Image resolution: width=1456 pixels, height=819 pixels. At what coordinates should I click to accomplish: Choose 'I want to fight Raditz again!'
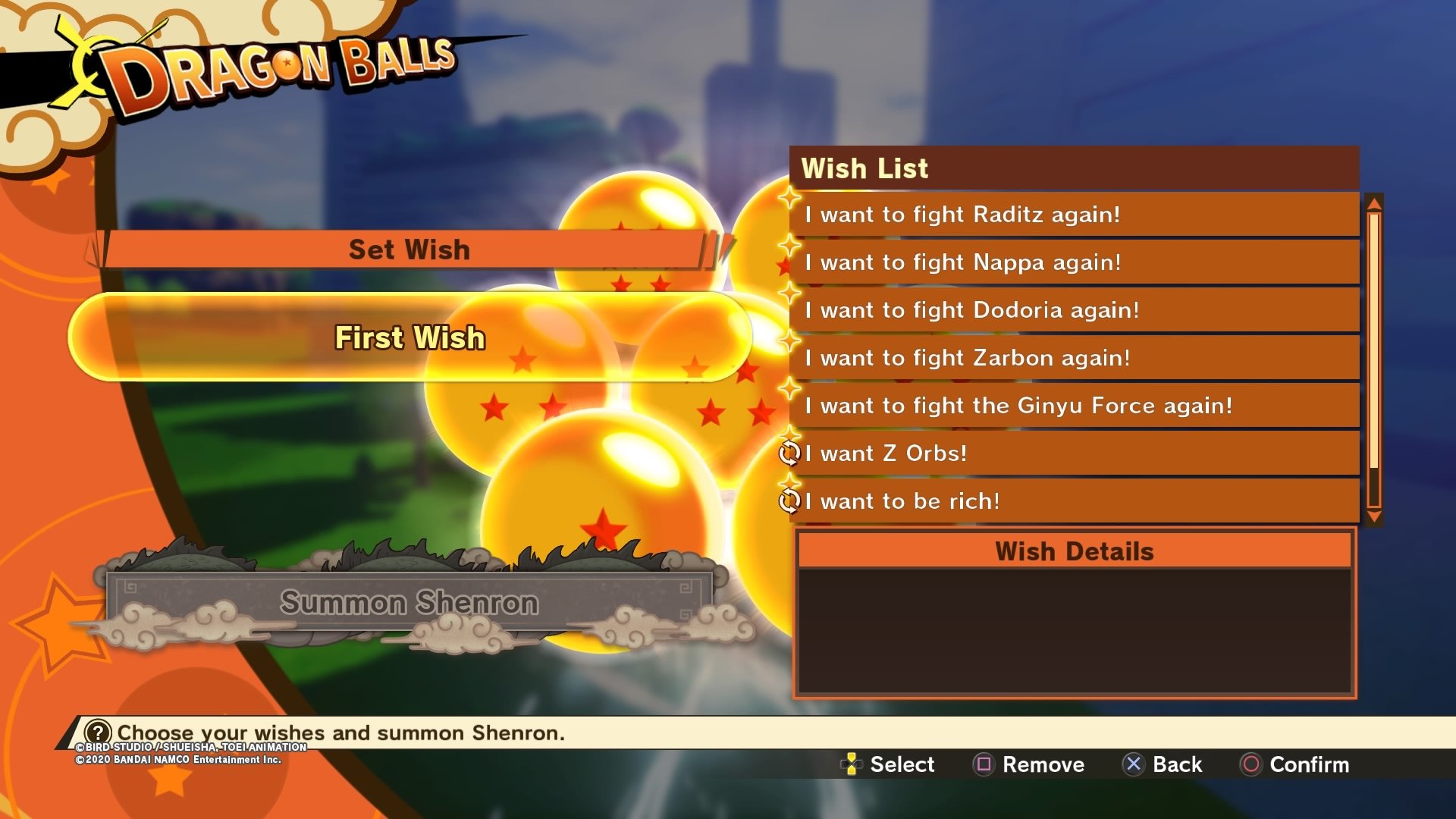(1073, 215)
